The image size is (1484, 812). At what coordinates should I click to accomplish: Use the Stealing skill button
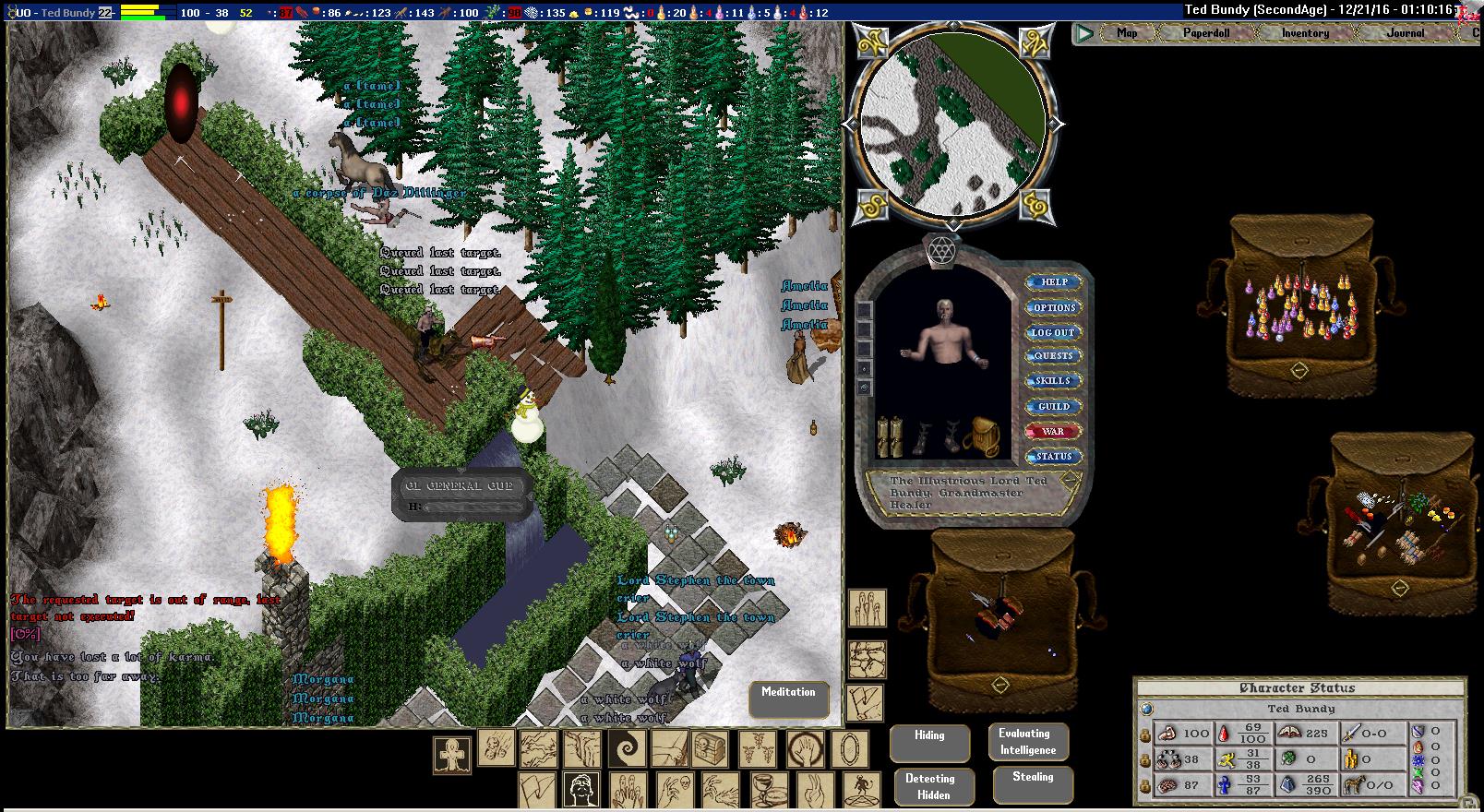click(1033, 784)
